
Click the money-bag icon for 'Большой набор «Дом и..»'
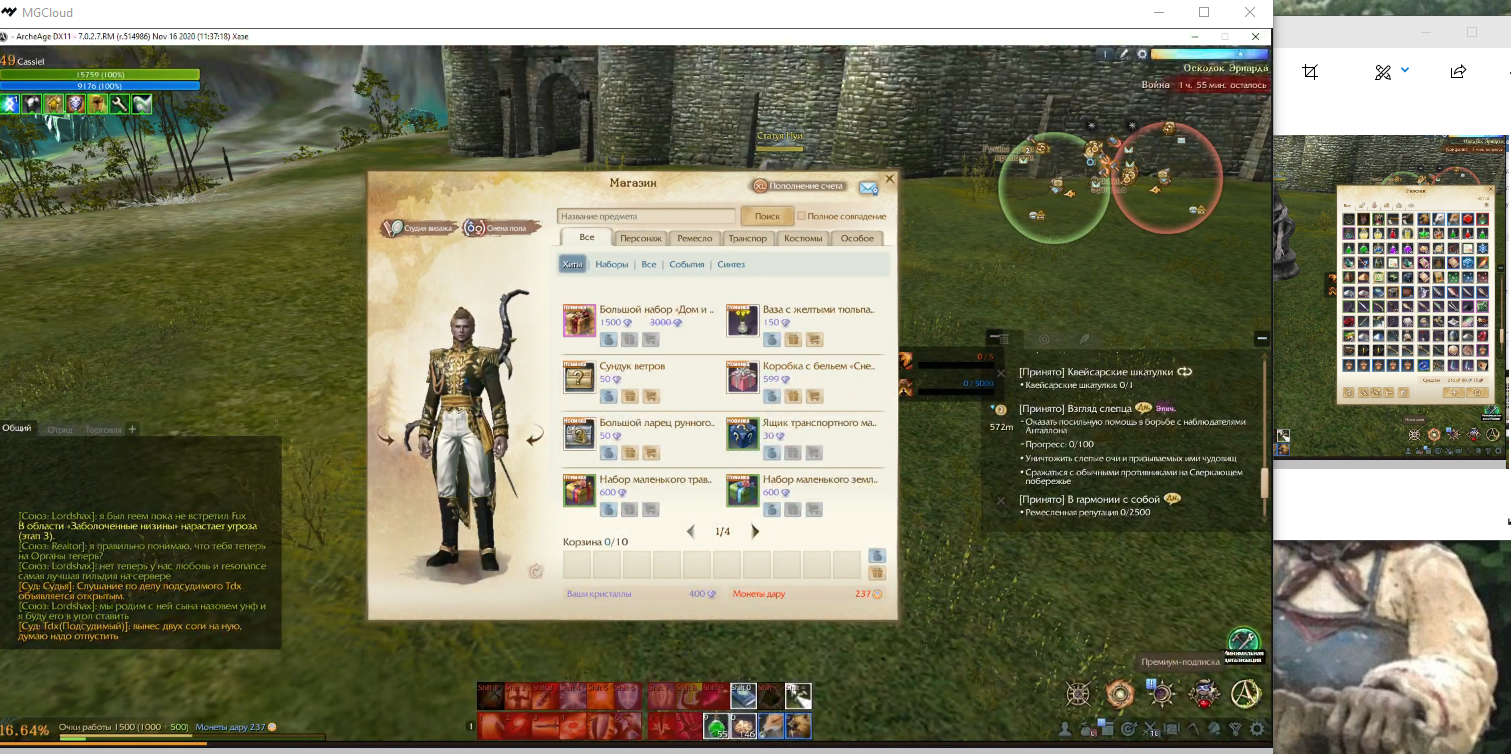[608, 341]
